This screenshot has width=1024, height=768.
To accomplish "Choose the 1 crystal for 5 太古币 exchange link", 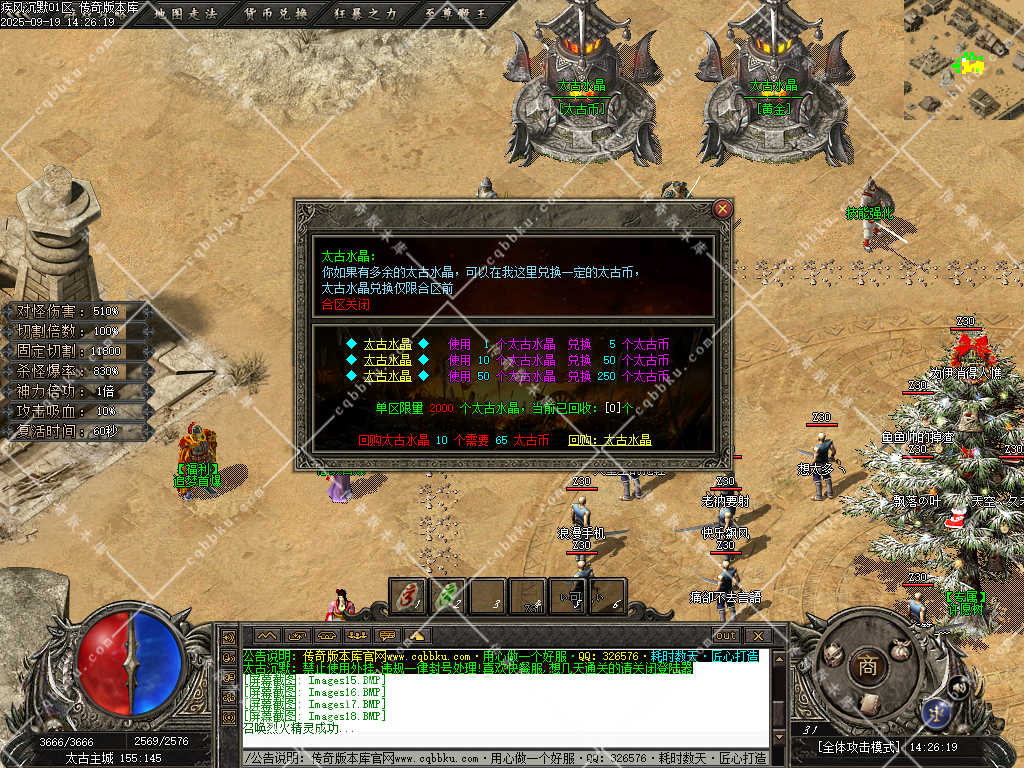I will (387, 345).
